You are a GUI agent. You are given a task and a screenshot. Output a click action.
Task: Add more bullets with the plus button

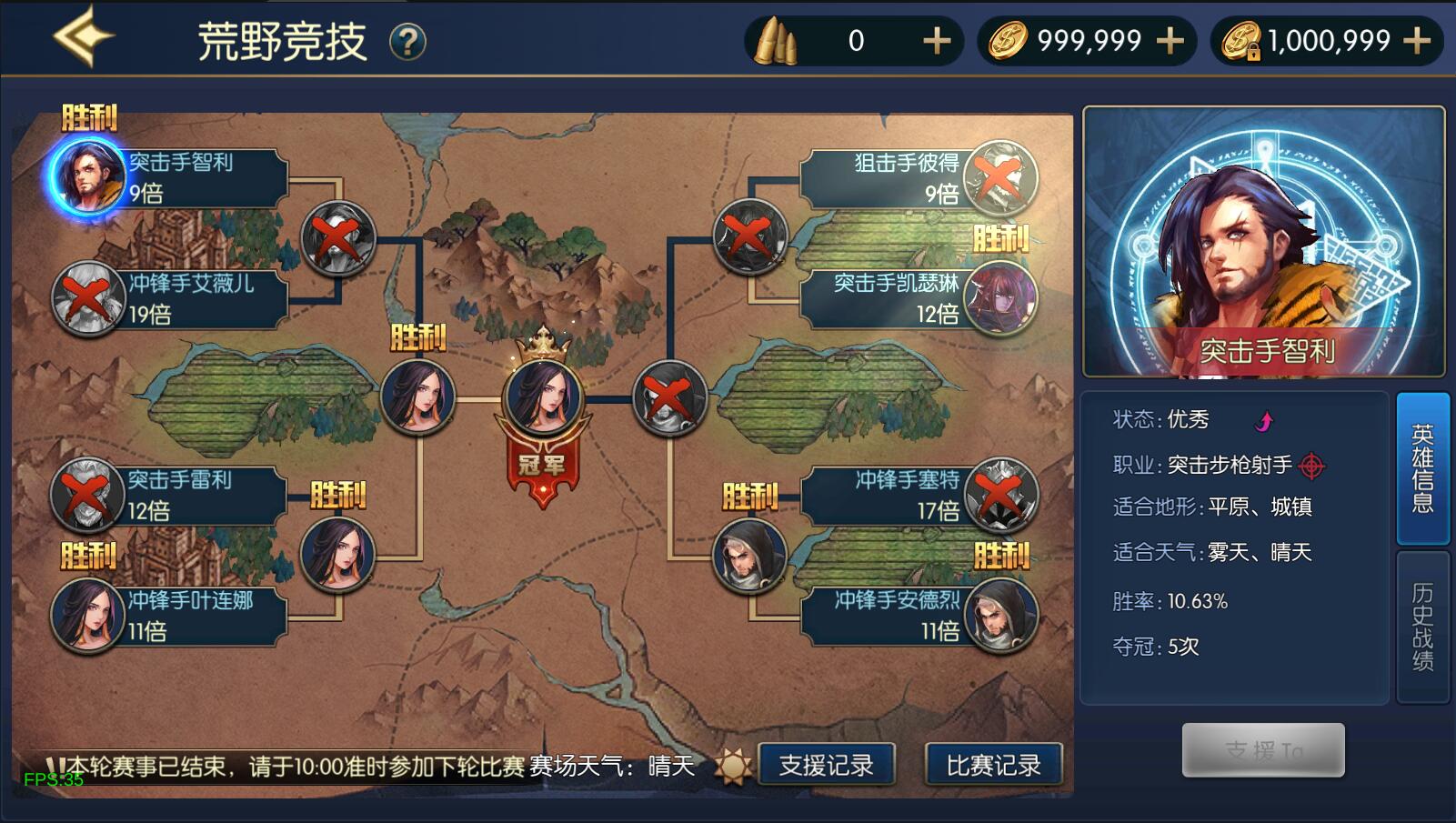(937, 41)
